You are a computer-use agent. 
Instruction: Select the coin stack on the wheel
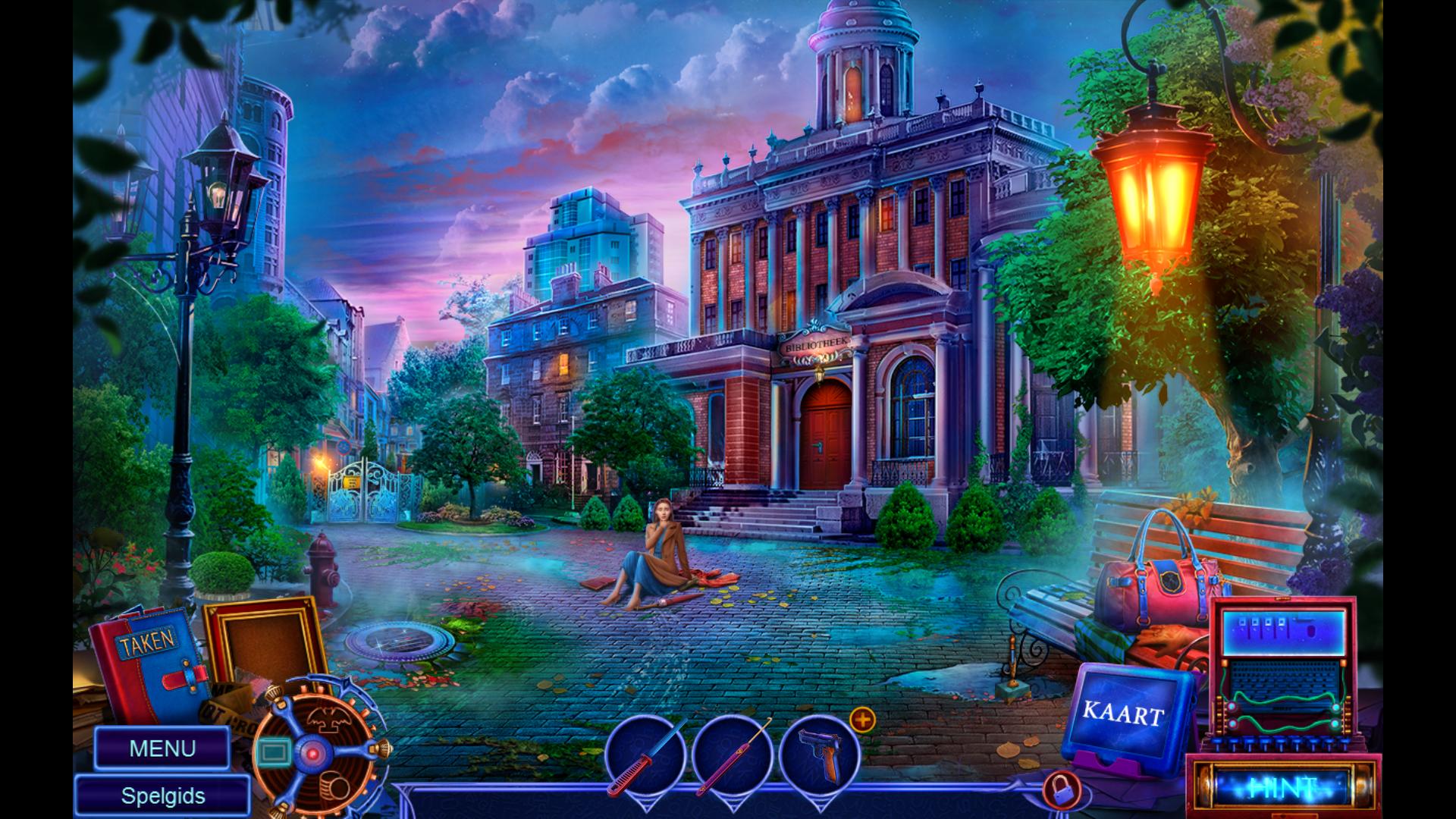point(333,783)
